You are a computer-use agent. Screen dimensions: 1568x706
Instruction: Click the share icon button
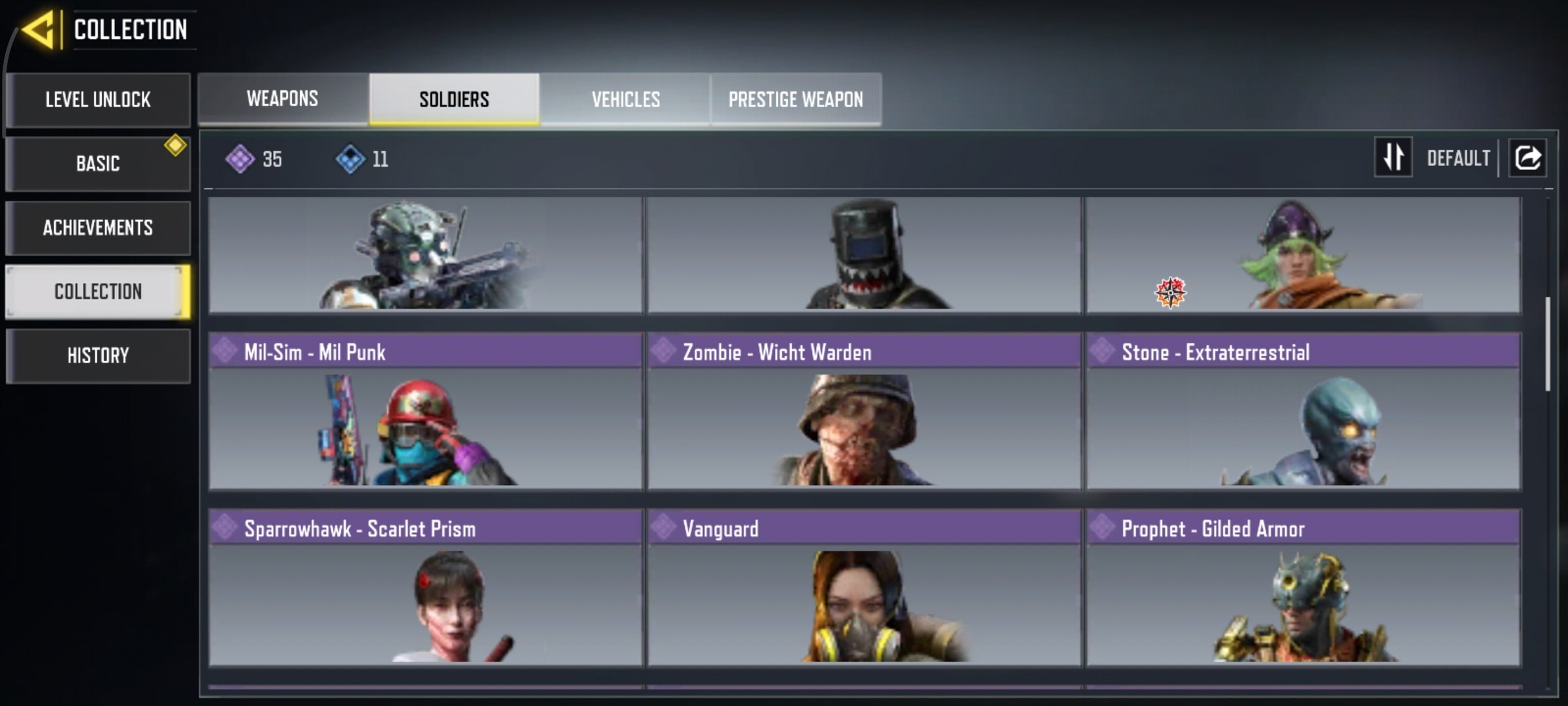(x=1527, y=158)
